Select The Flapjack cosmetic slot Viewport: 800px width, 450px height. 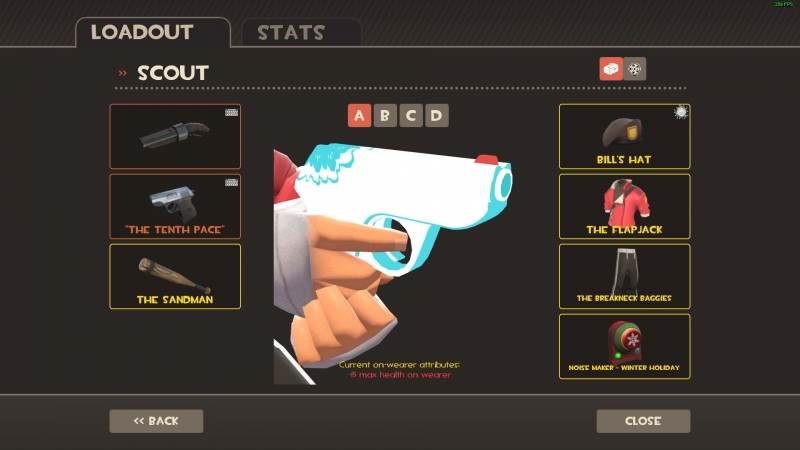coord(624,206)
